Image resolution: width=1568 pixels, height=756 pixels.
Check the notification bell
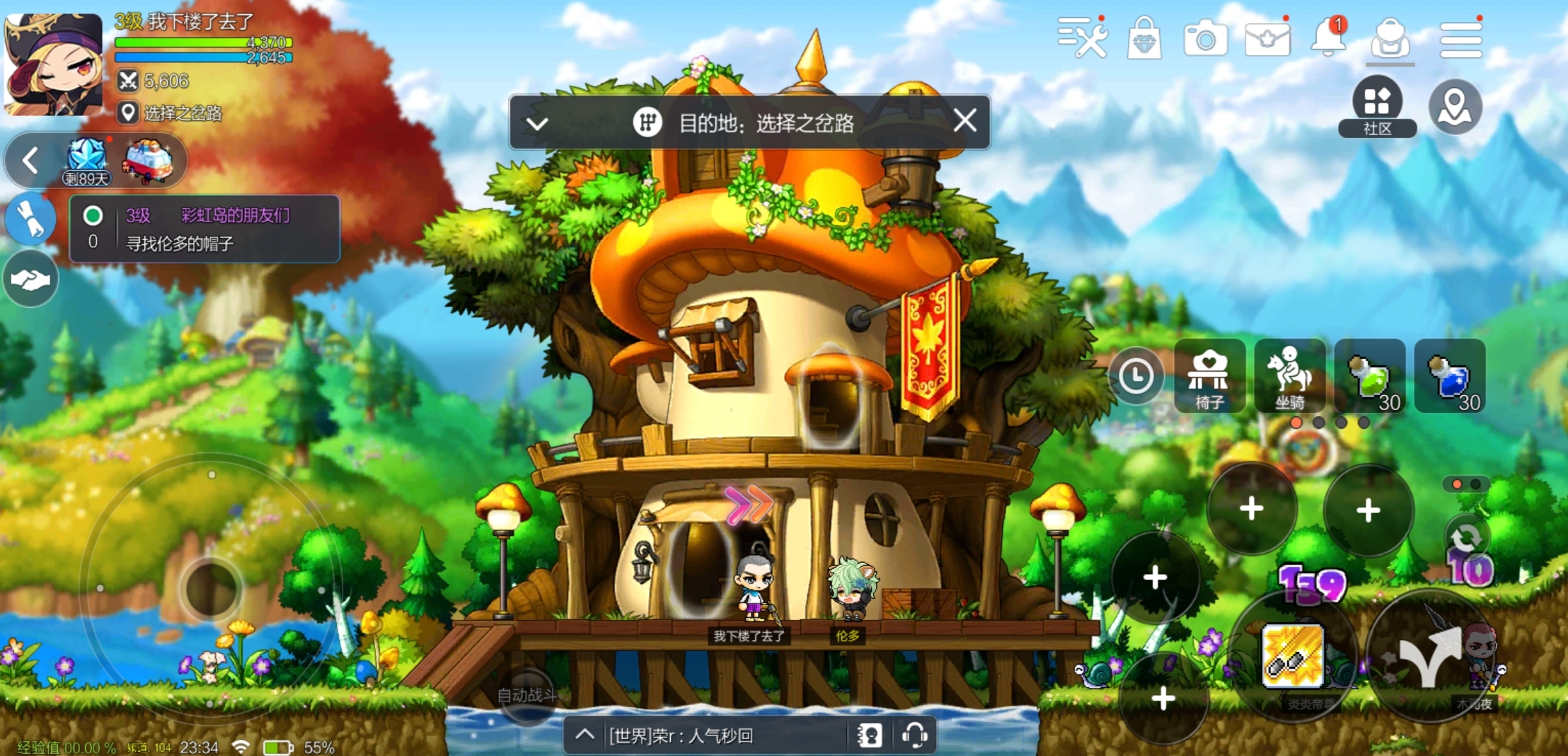tap(1328, 37)
